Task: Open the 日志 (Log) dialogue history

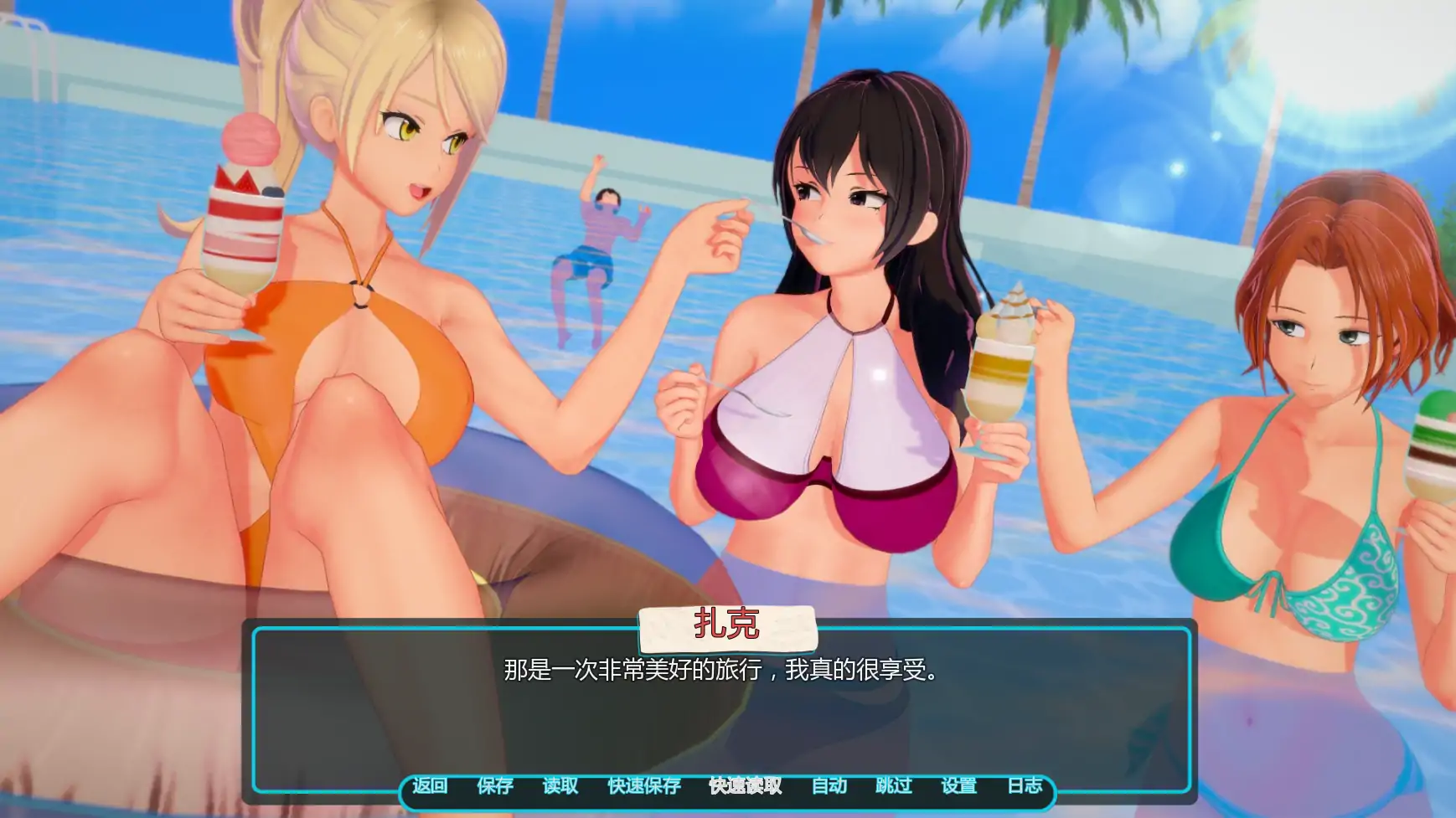Action: (x=1028, y=787)
